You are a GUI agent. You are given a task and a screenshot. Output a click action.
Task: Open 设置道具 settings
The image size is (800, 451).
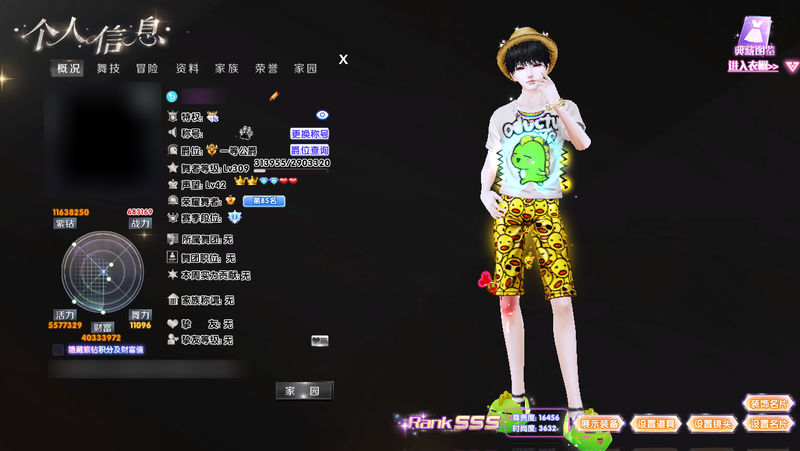click(657, 424)
